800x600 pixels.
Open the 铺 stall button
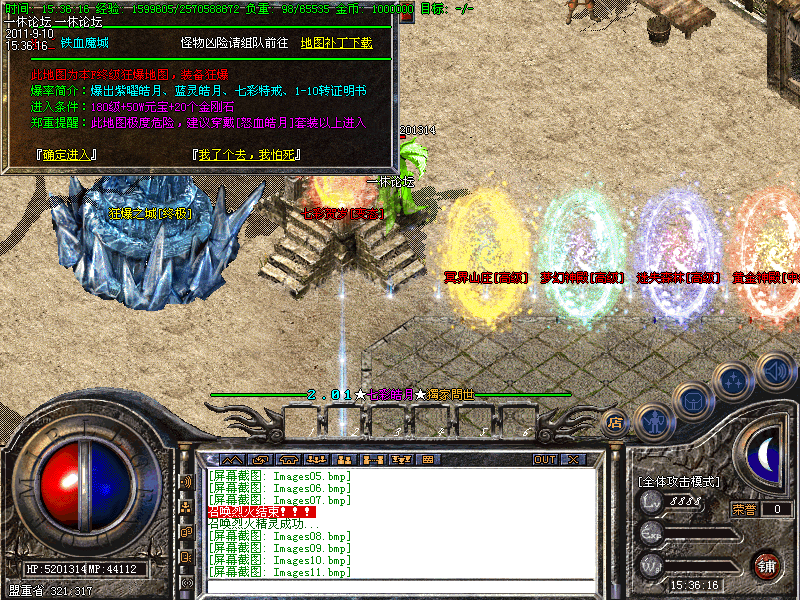pos(766,566)
